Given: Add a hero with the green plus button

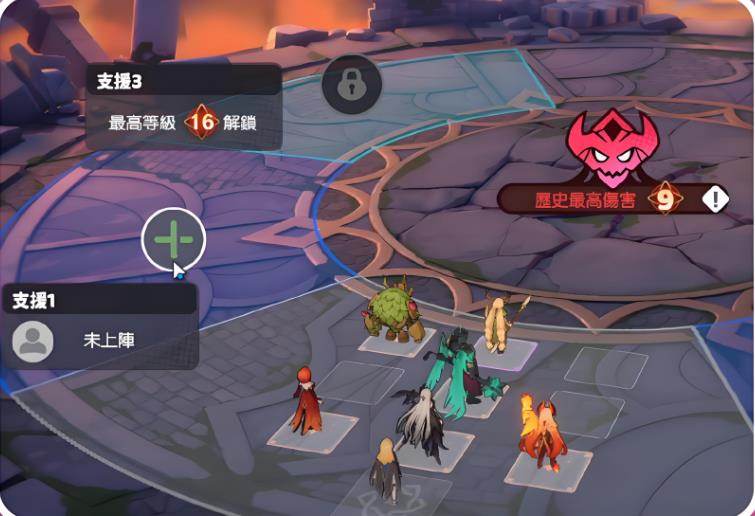Looking at the screenshot, I should tap(174, 239).
